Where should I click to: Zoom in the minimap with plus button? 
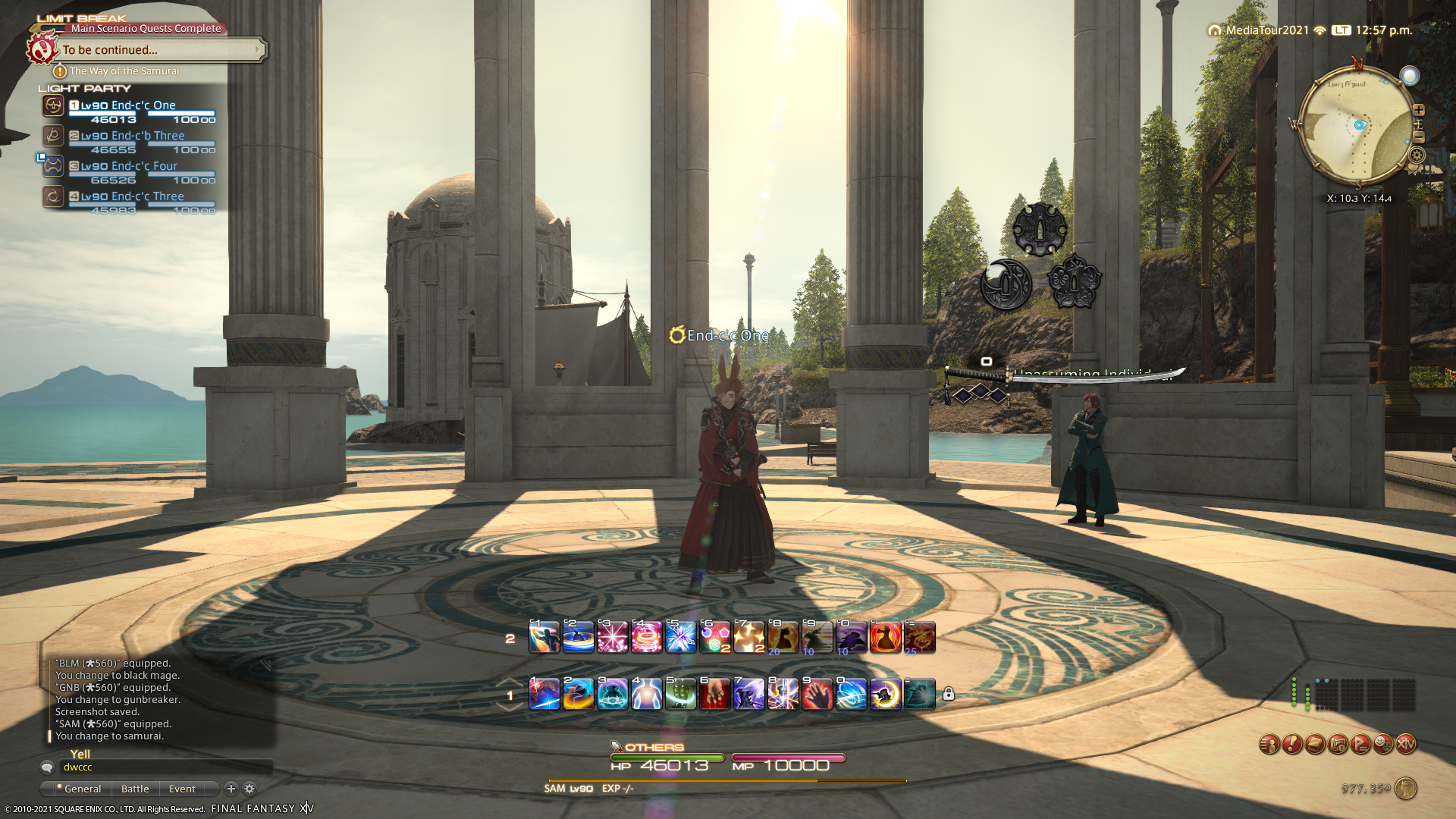click(x=1419, y=110)
